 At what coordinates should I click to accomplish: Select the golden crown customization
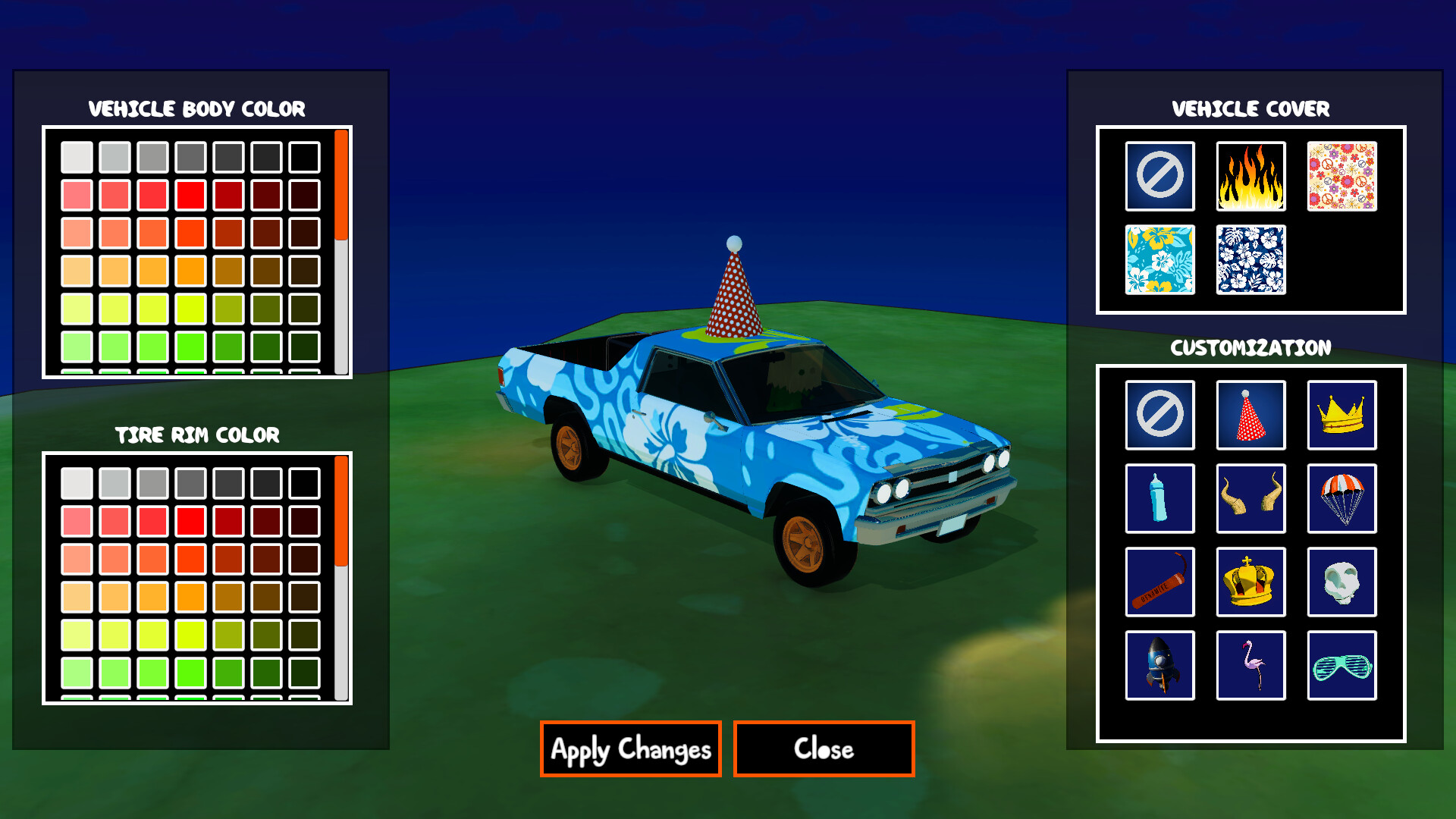tap(1341, 414)
